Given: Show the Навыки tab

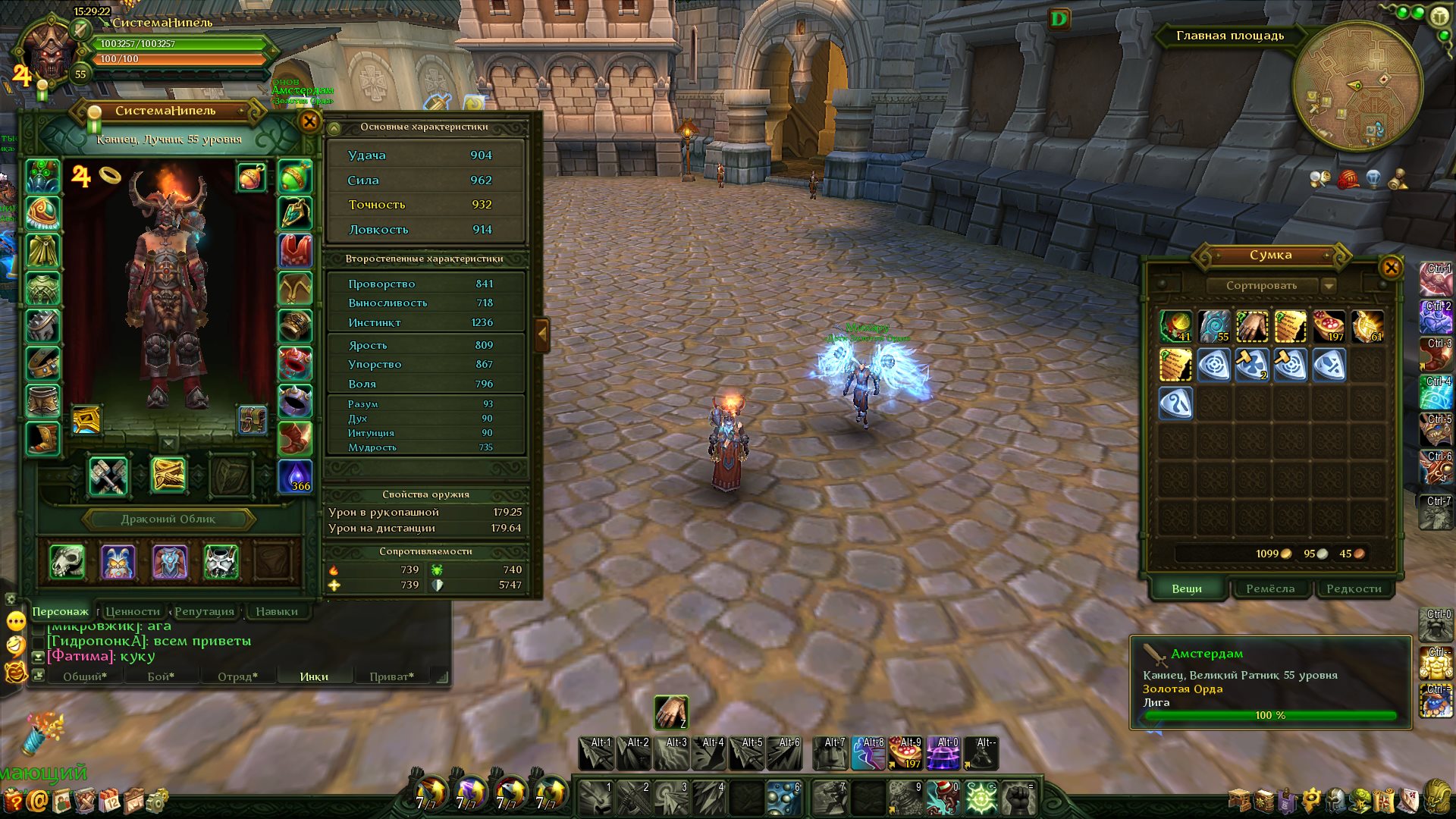Looking at the screenshot, I should 276,611.
